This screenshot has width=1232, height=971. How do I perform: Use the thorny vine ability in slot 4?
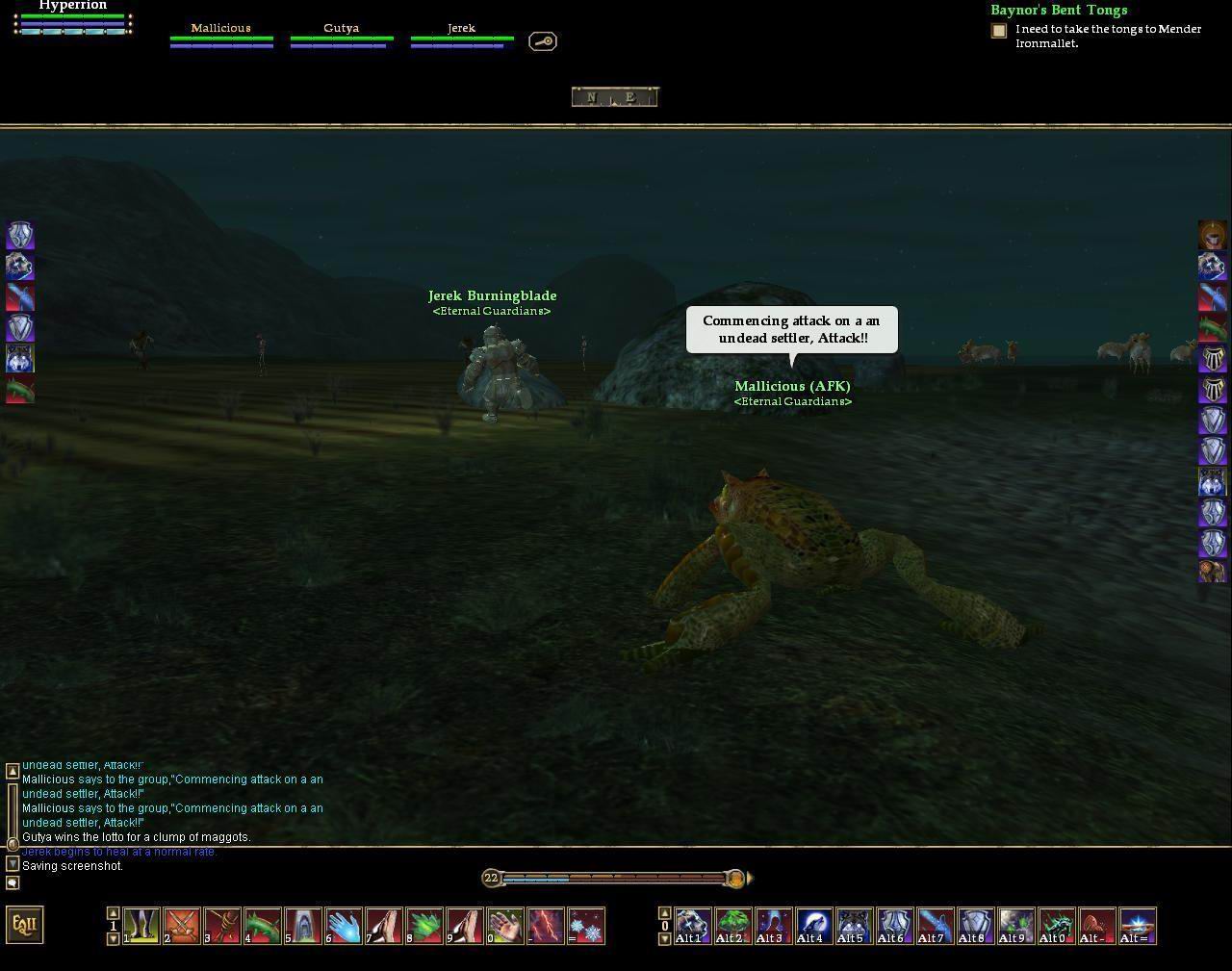click(263, 926)
